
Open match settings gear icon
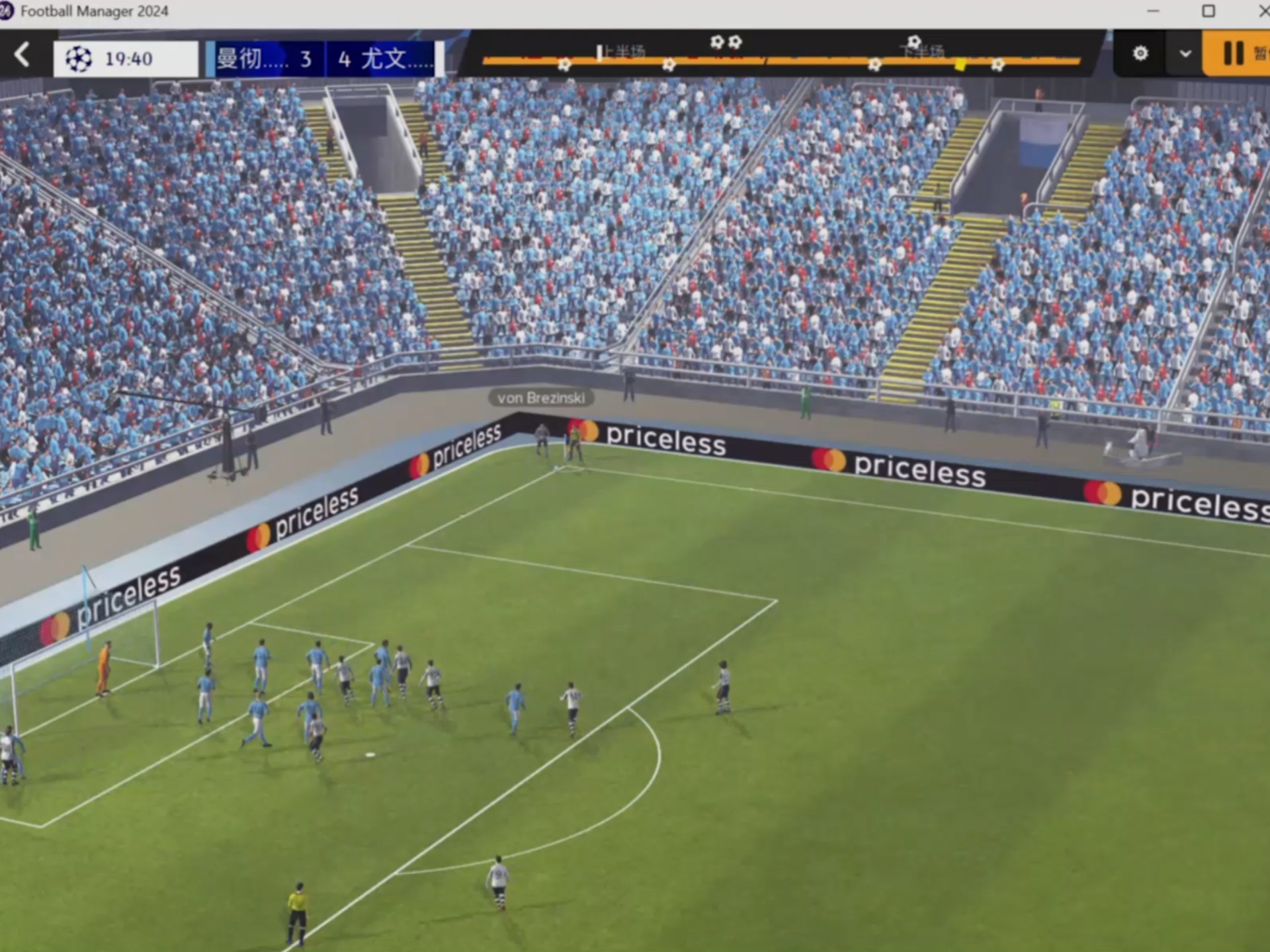(x=1140, y=54)
